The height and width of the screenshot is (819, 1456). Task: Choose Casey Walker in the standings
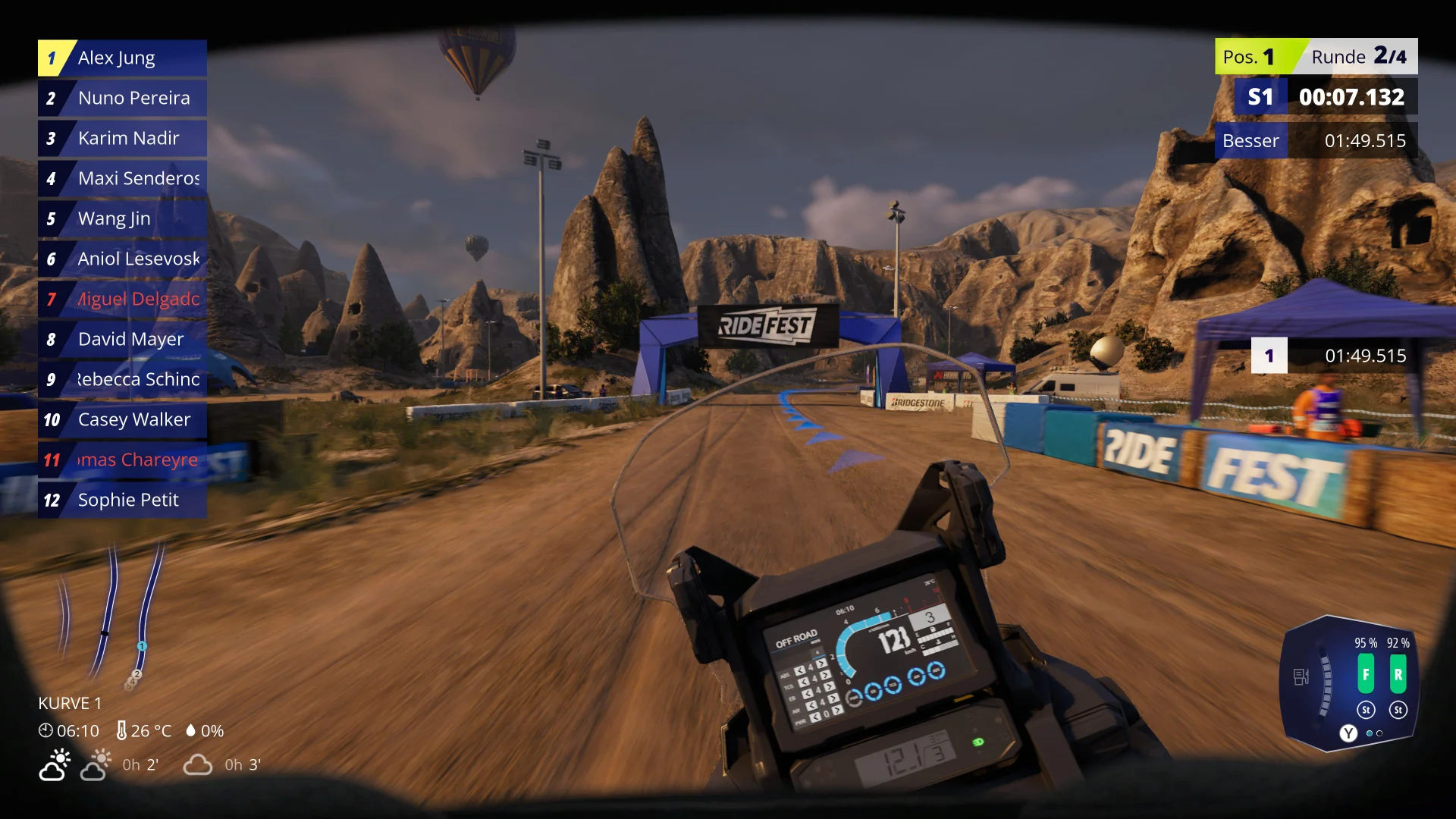click(x=122, y=420)
